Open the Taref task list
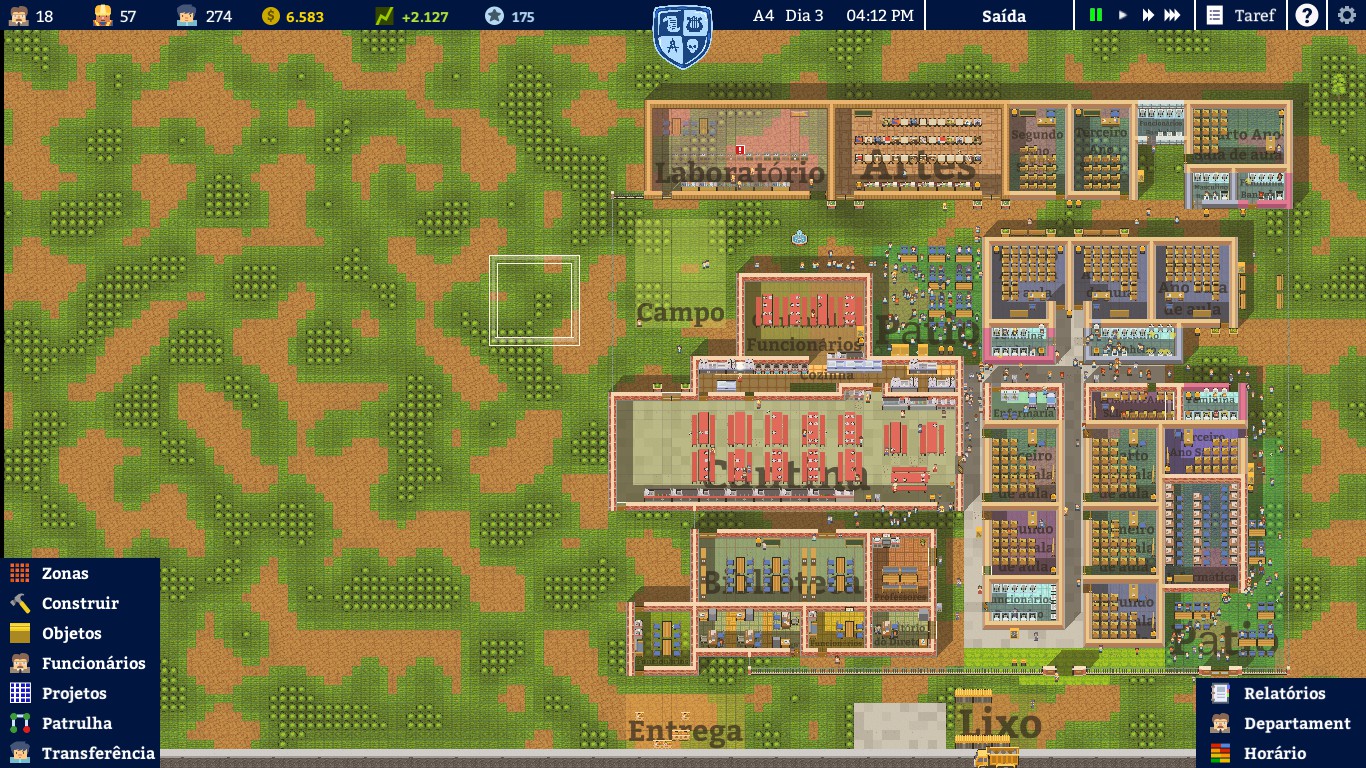This screenshot has height=768, width=1366. [1240, 15]
